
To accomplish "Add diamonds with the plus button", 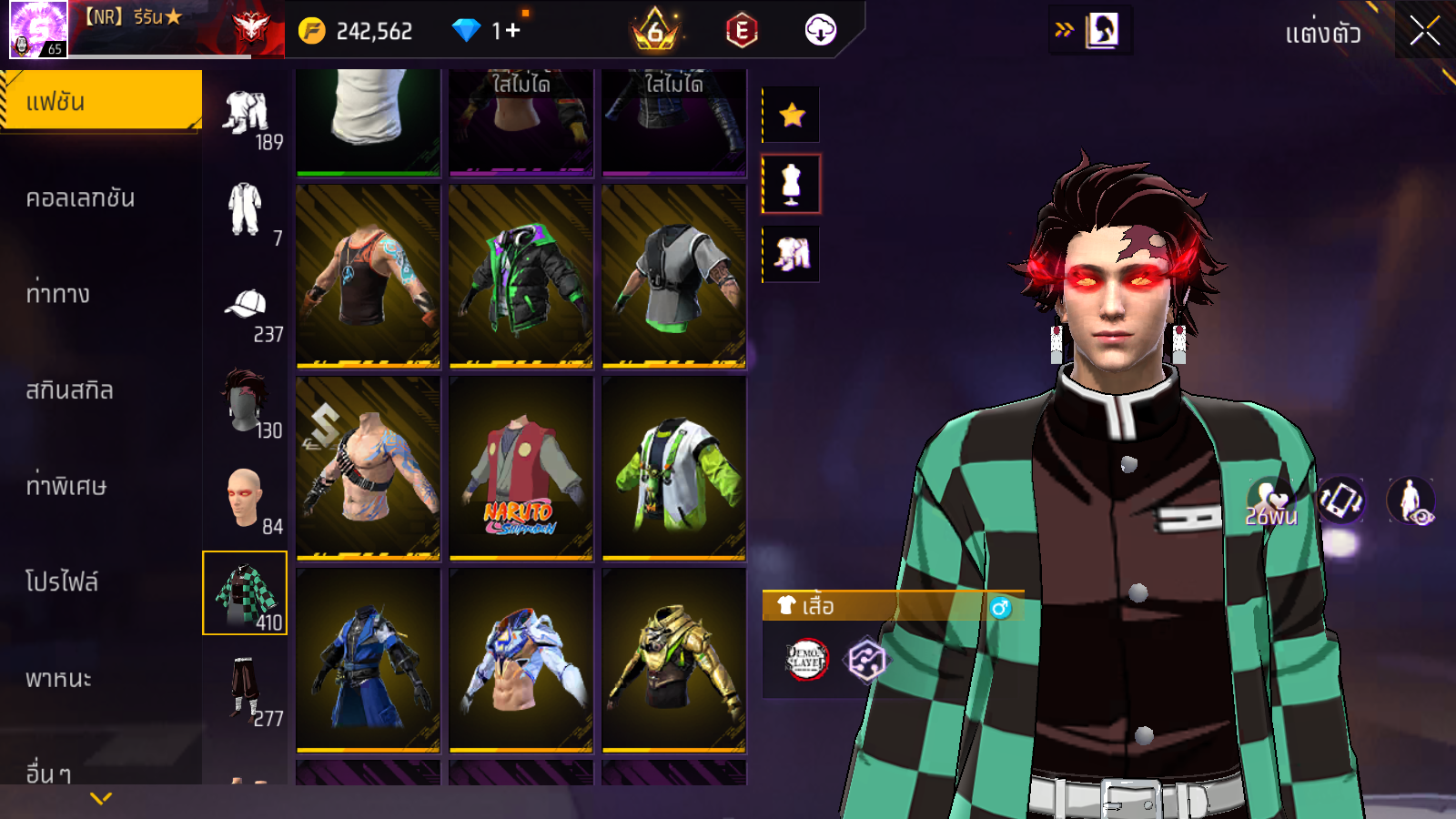I will pos(512,31).
